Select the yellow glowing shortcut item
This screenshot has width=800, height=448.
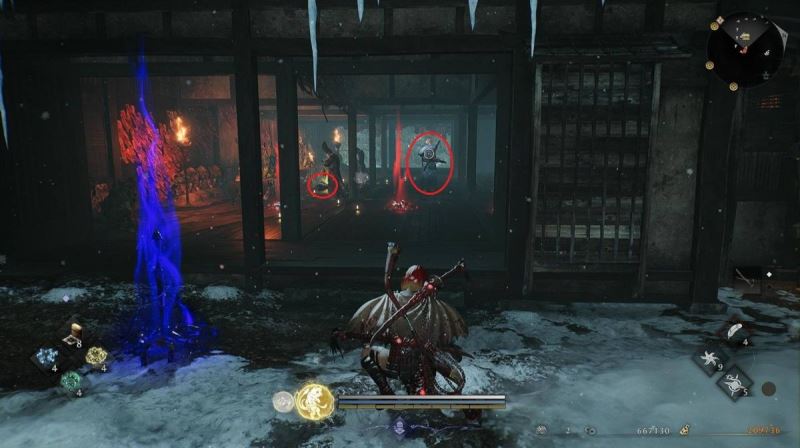tap(96, 356)
